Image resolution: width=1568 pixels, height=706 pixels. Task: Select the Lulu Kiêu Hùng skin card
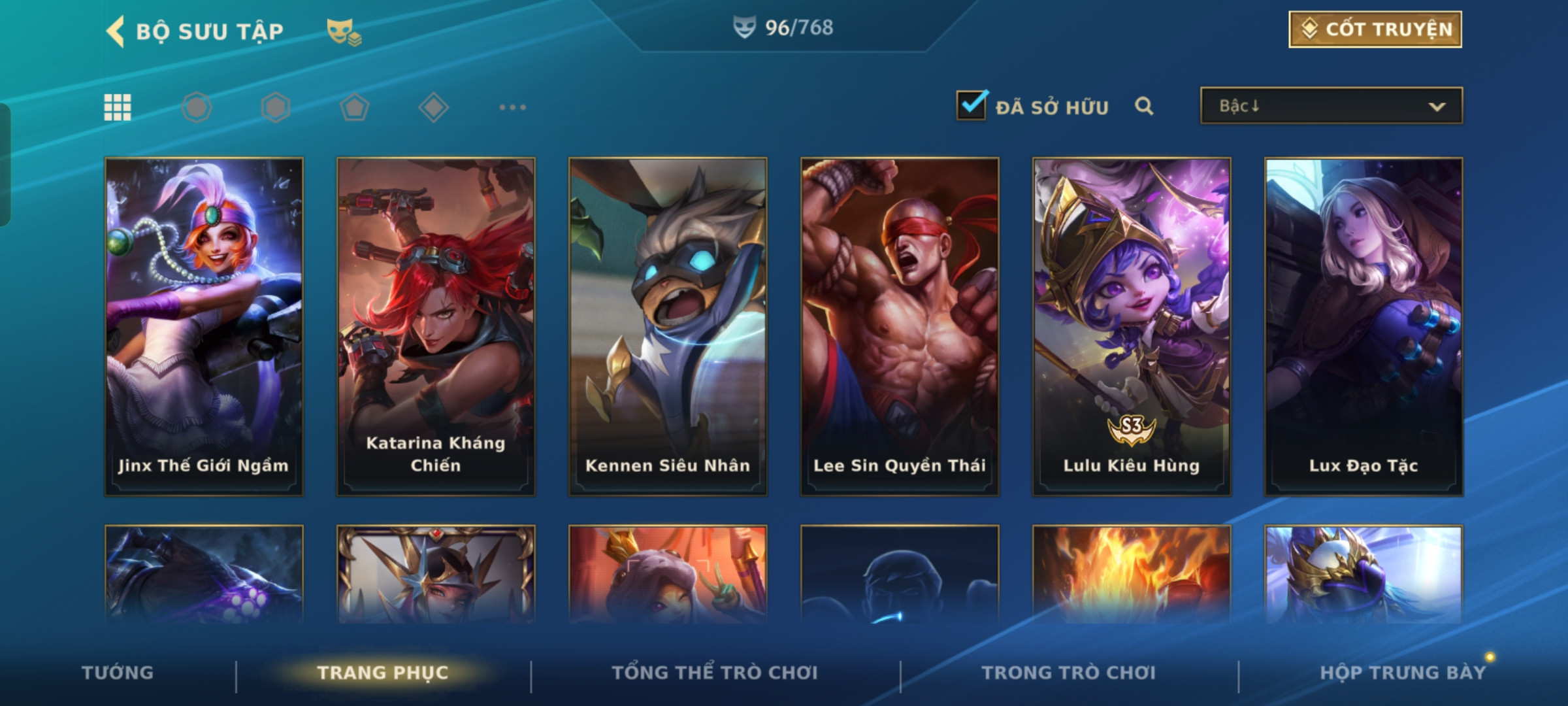pos(1132,326)
